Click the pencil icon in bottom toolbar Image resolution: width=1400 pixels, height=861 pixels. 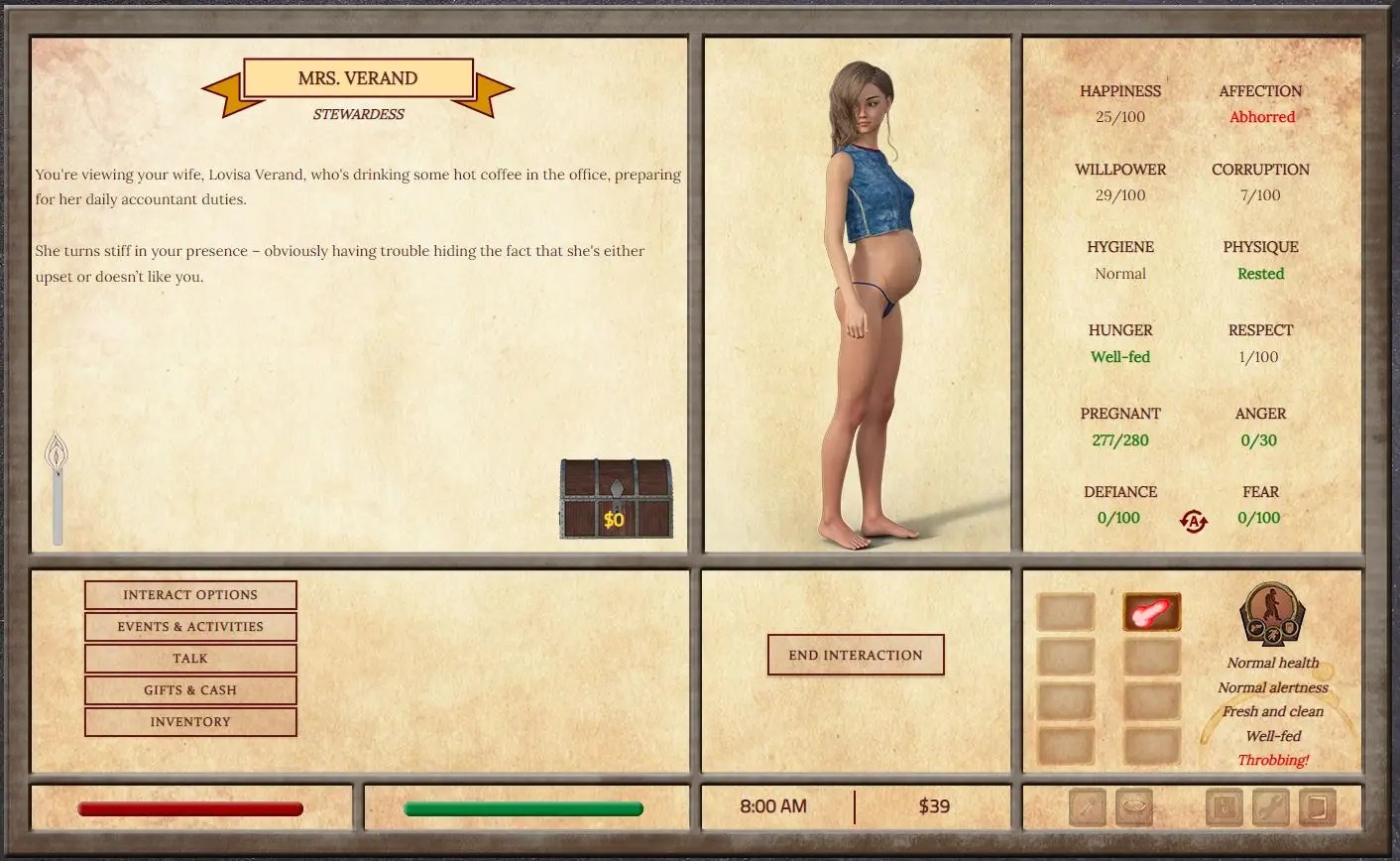(x=1088, y=807)
